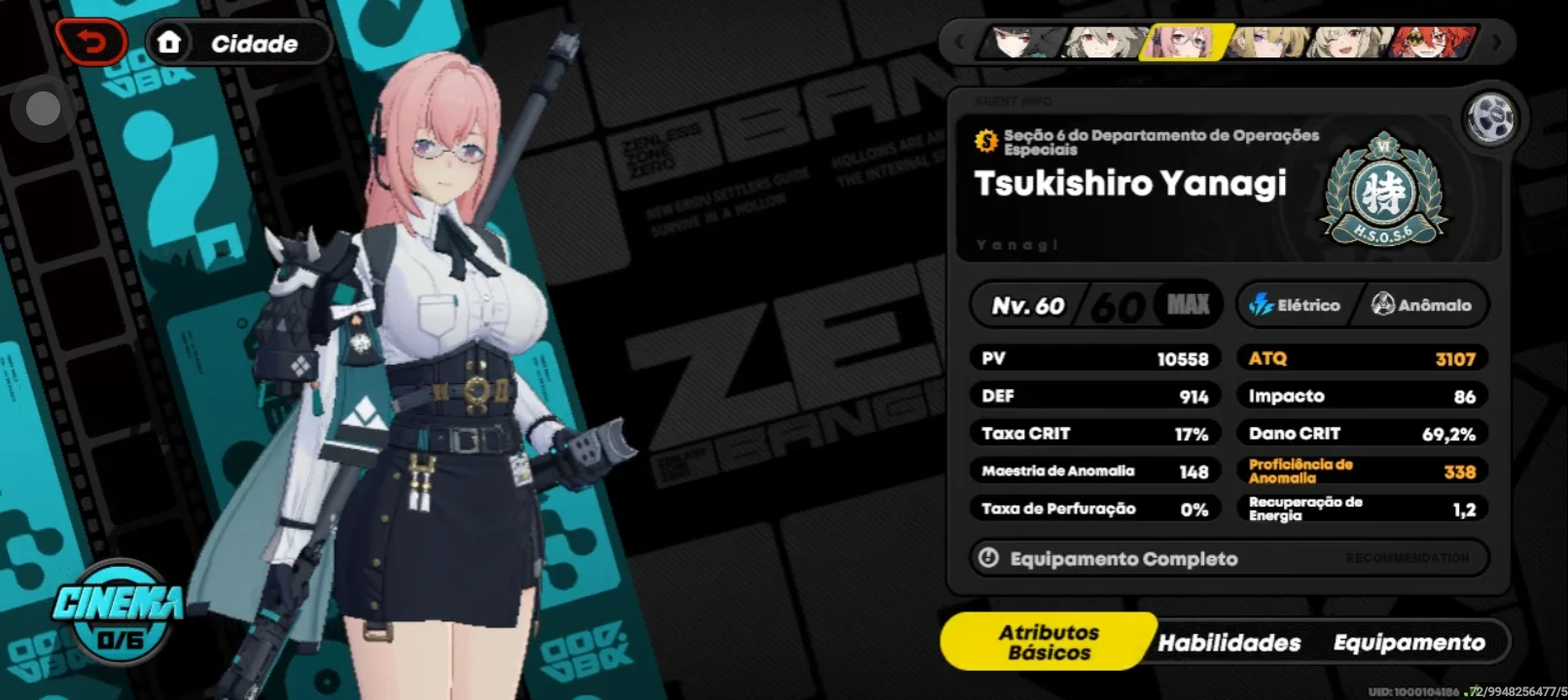Switch to the Habilidades tab

pyautogui.click(x=1229, y=643)
